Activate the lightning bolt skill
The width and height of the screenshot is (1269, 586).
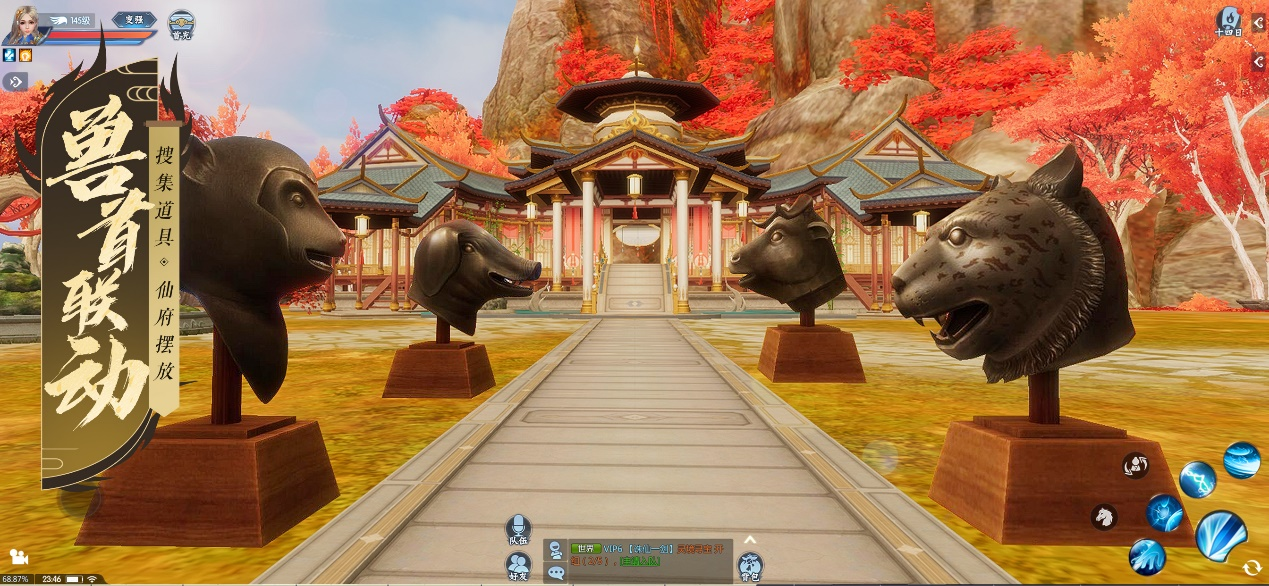(1197, 479)
